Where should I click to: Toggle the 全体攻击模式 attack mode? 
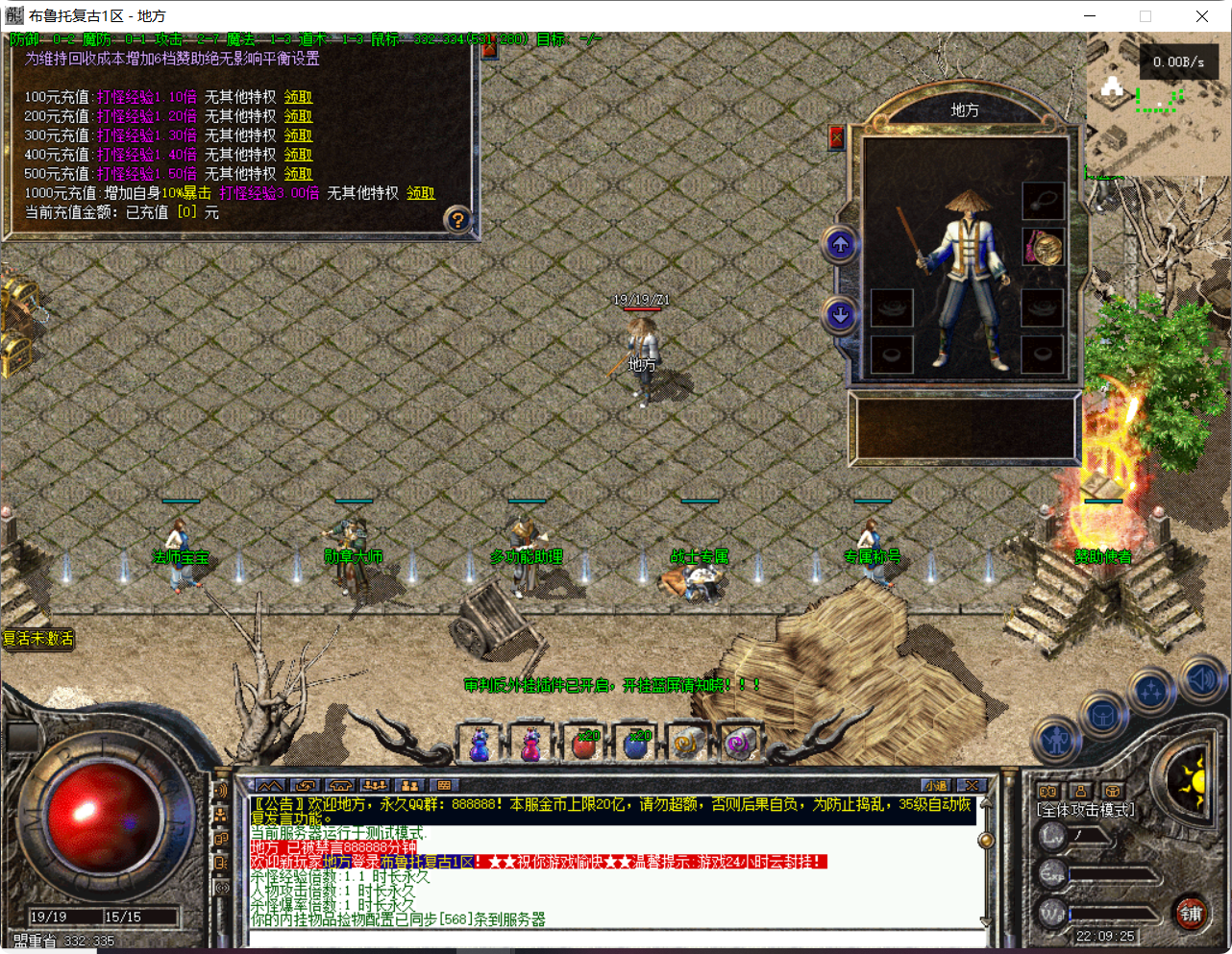[1086, 810]
